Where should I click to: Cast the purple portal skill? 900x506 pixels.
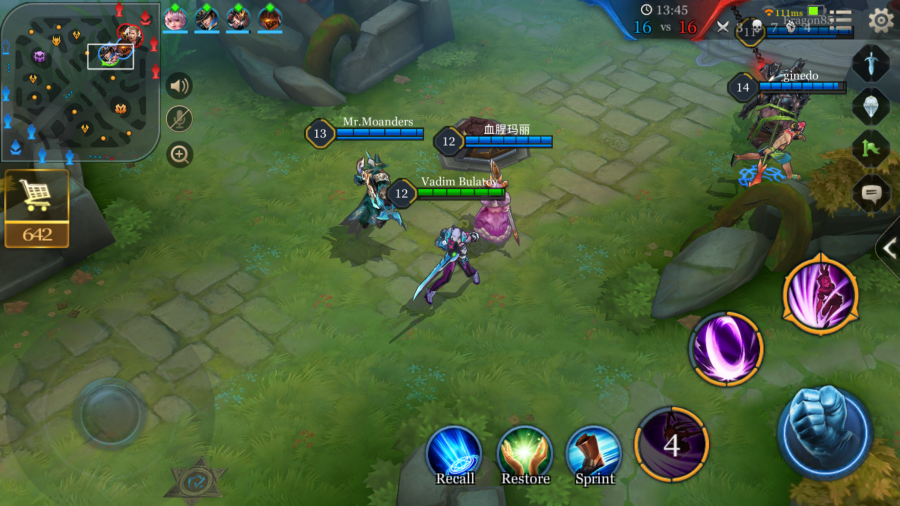pos(726,349)
